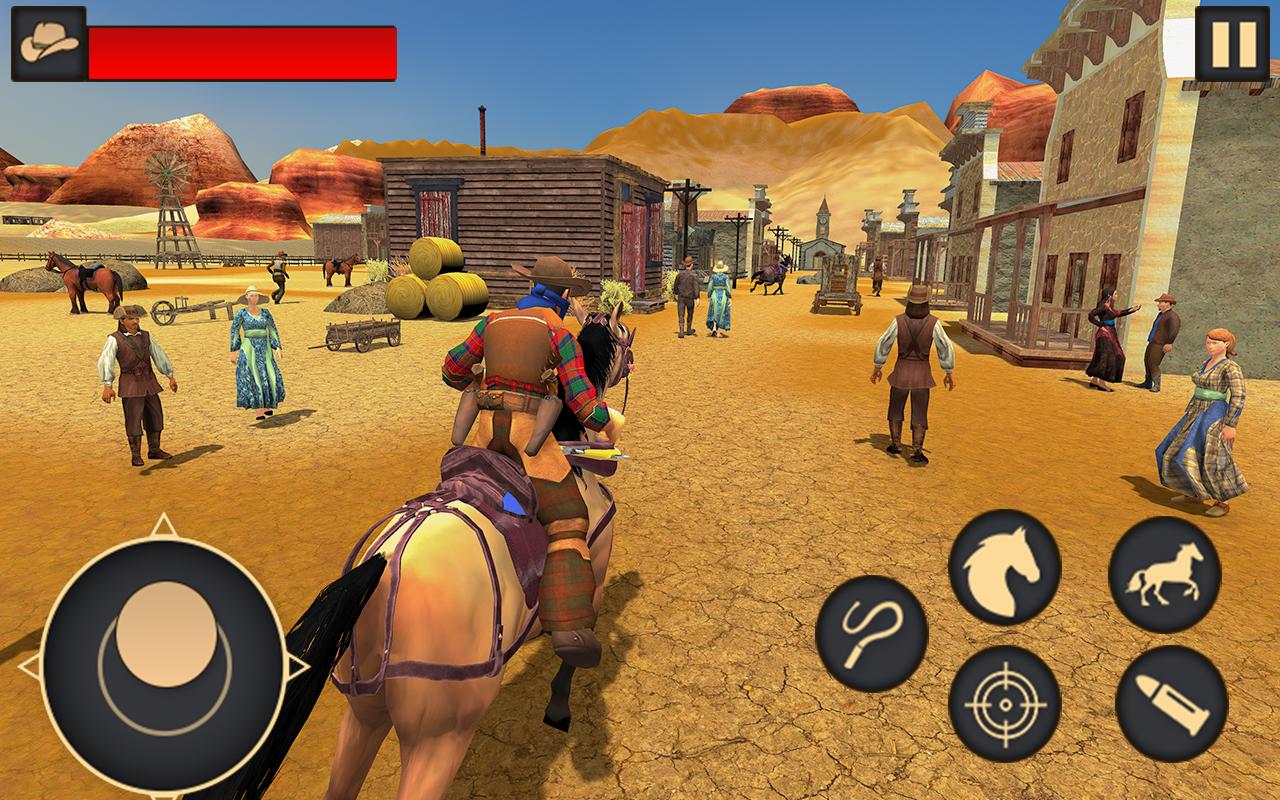1280x800 pixels.
Task: Activate the galloping horse button
Action: point(1164,575)
